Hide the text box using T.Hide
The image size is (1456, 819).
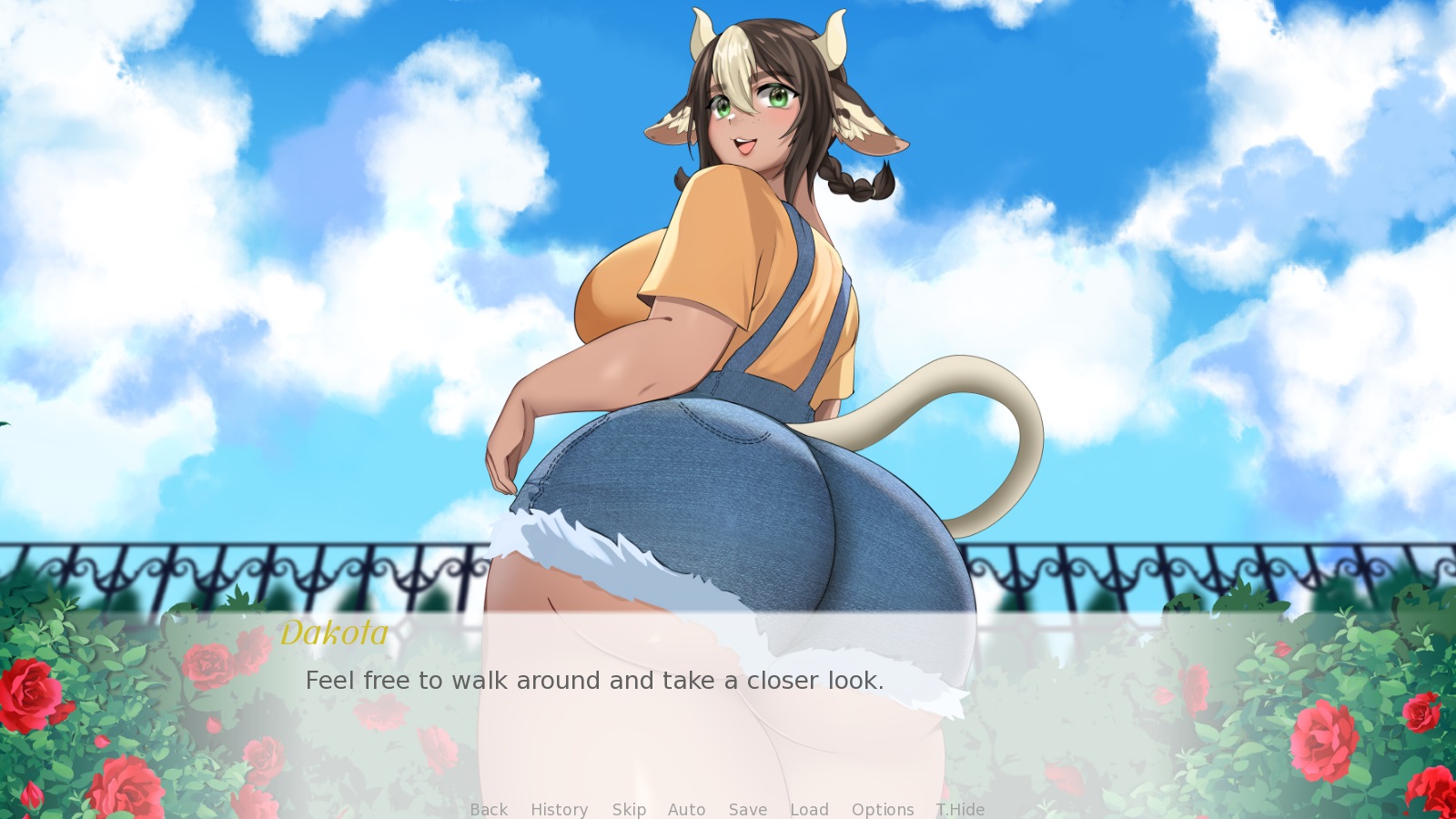(960, 809)
